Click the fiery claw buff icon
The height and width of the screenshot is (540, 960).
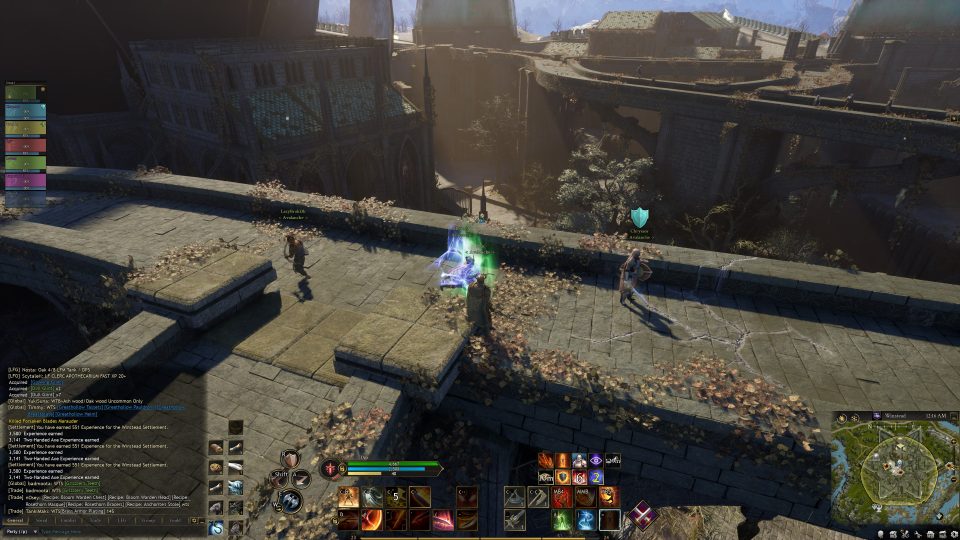coord(546,460)
